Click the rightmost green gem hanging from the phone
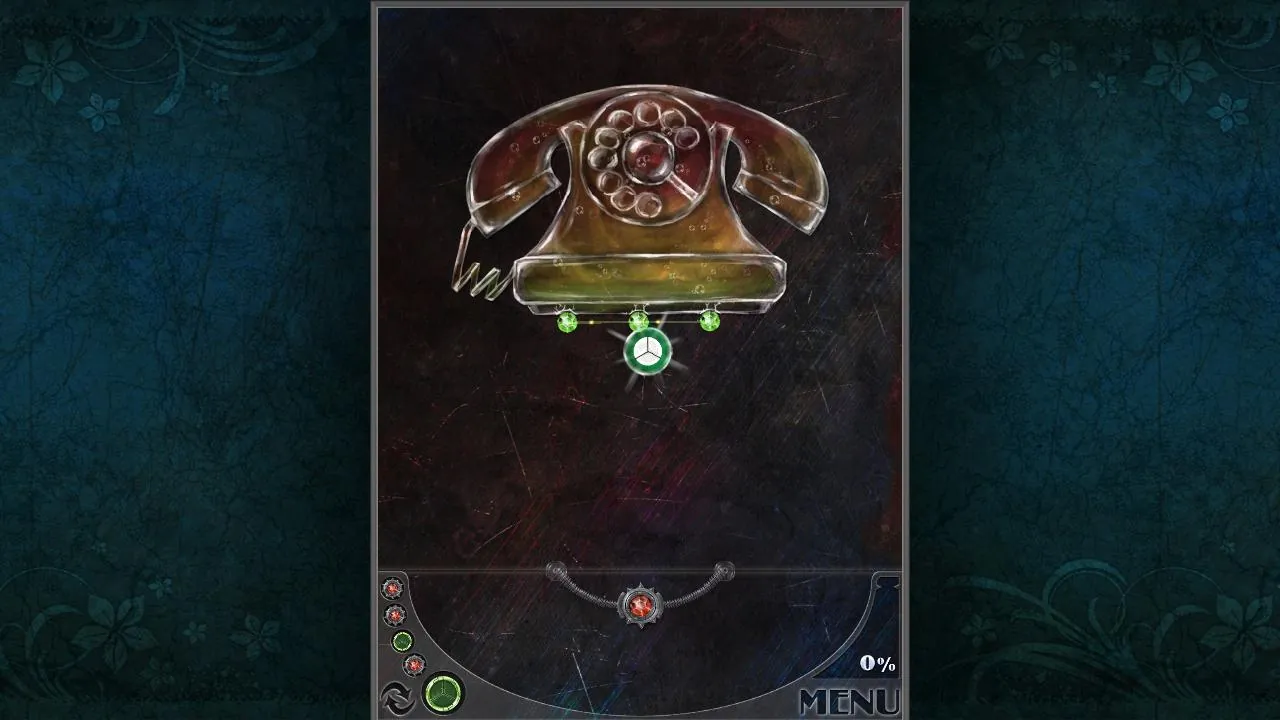 [x=710, y=321]
